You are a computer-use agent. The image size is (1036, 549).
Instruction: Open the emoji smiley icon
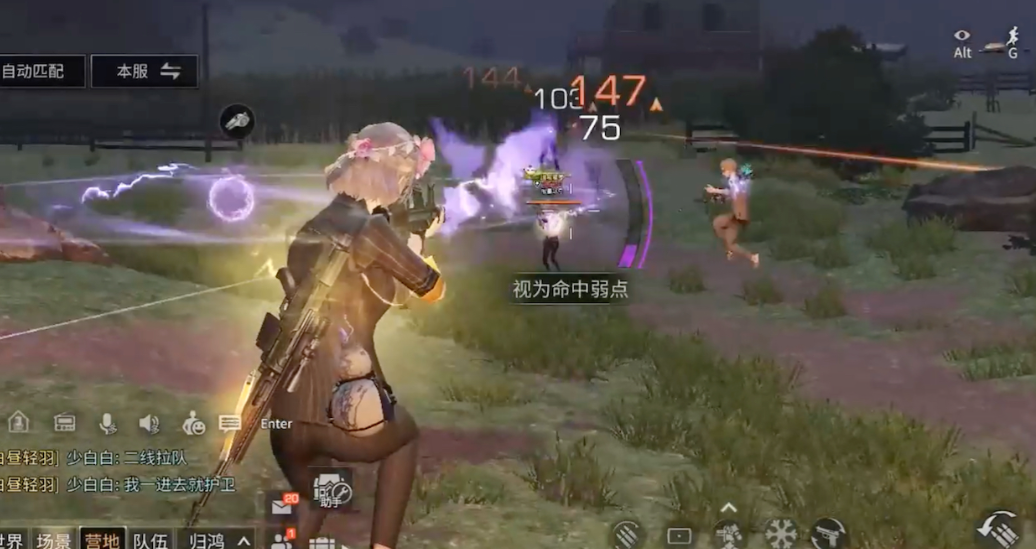[x=193, y=423]
